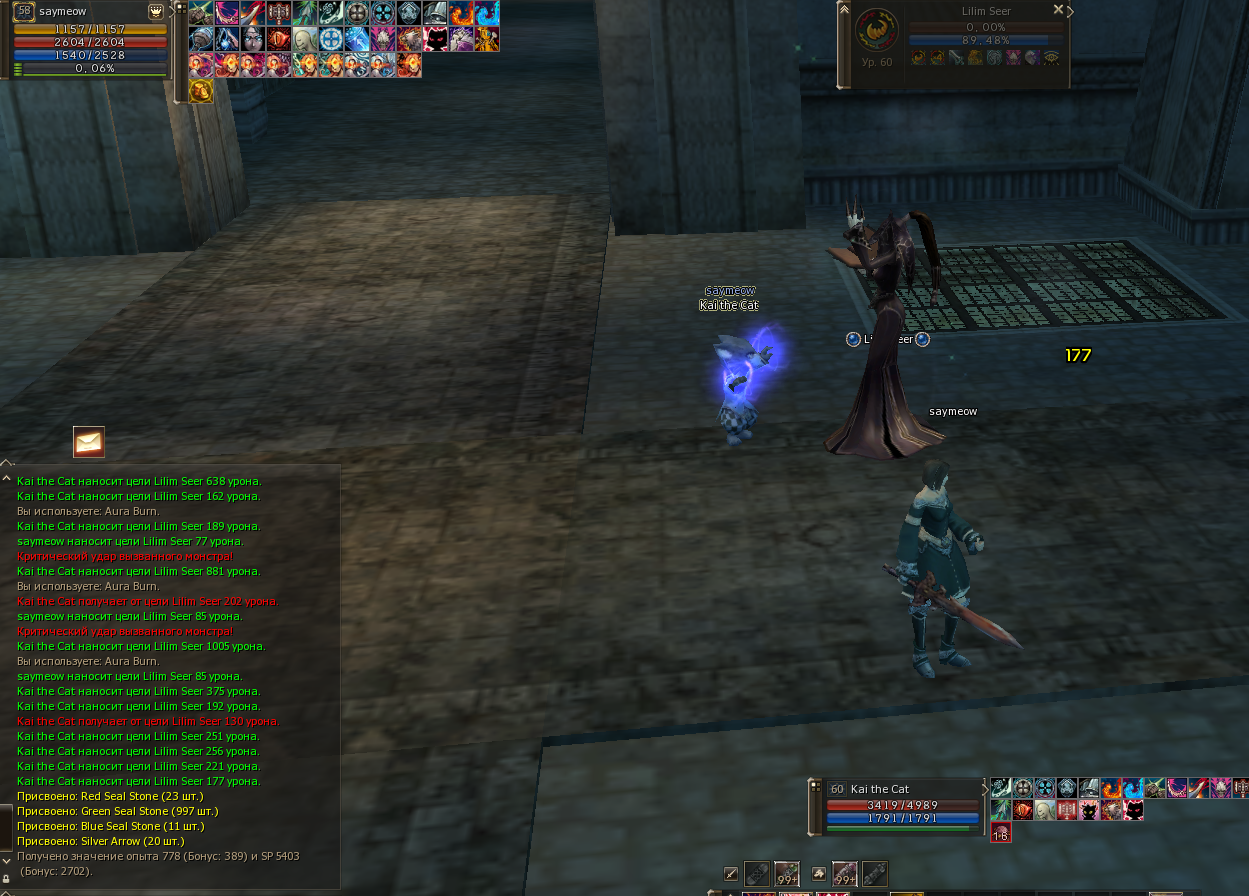Click the golden eye debuff on target
This screenshot has width=1249, height=896.
coord(1050,58)
